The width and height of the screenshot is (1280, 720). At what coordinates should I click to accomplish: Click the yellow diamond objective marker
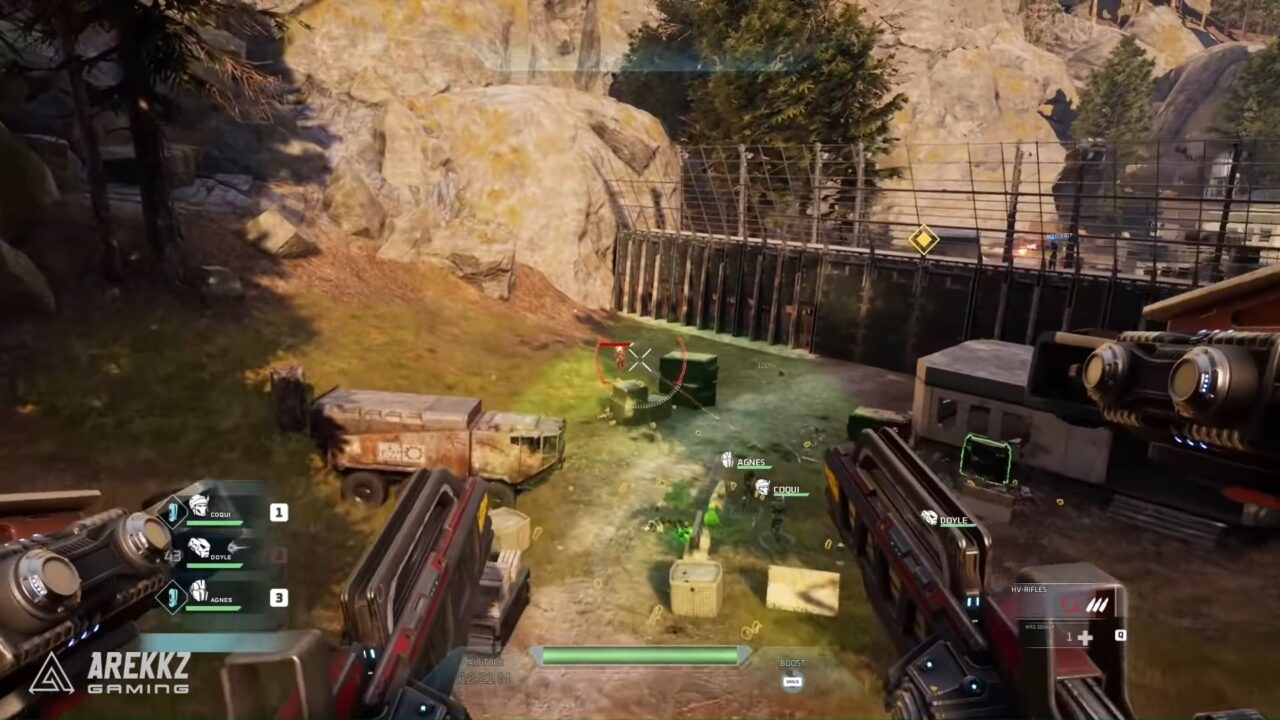[923, 240]
